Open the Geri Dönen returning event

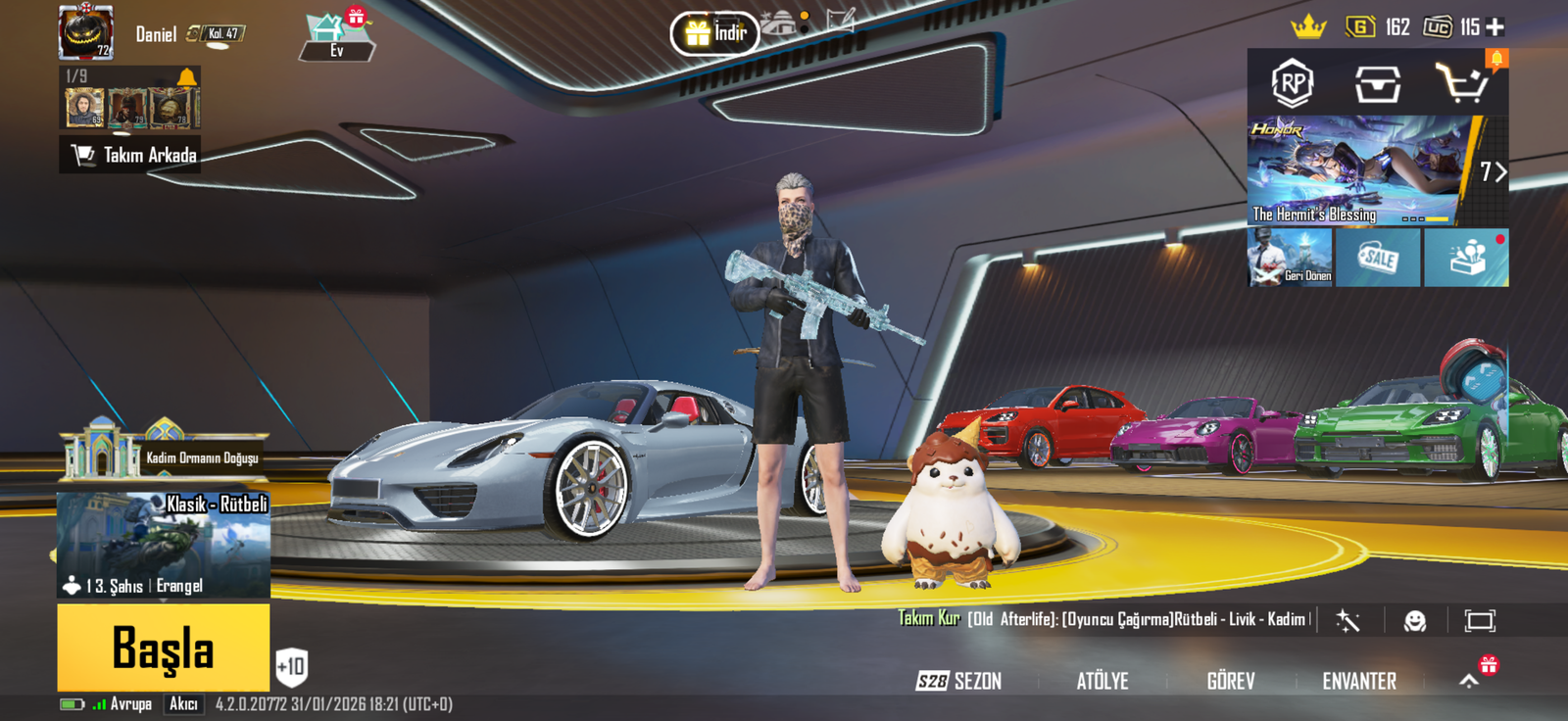coord(1290,258)
